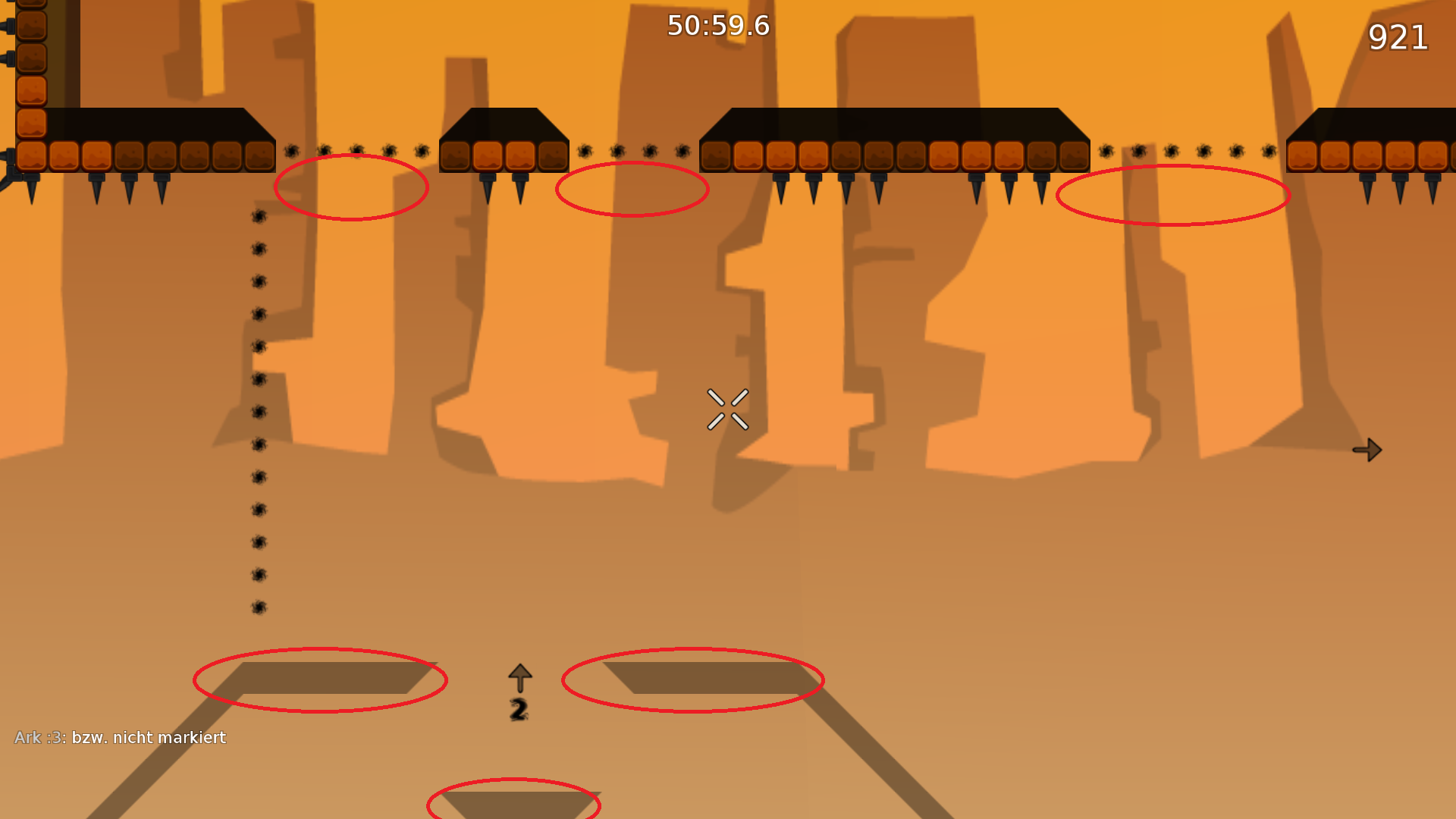Click the large red ellipse near the right platforms
Screen dimensions: 1456x819
1174,196
